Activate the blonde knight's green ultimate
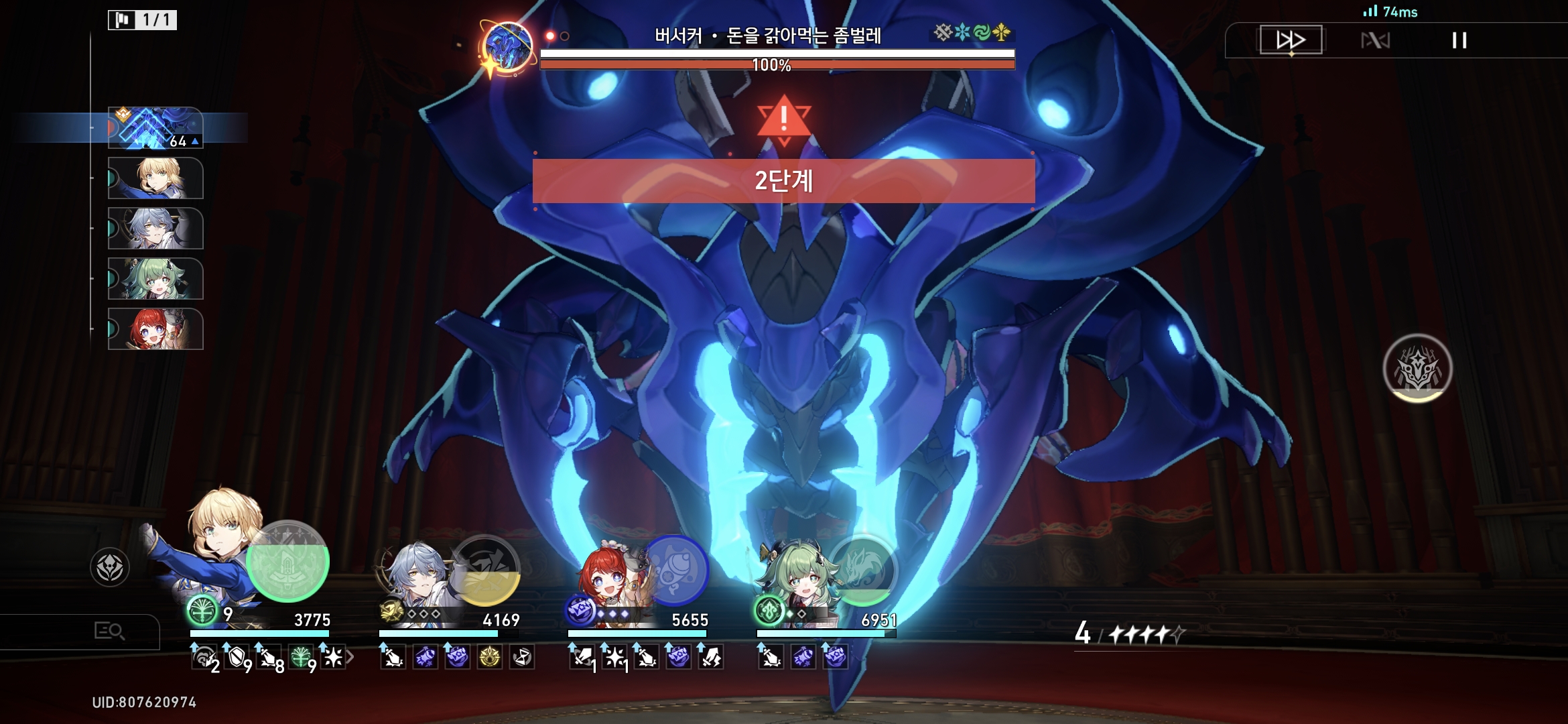 pyautogui.click(x=287, y=562)
